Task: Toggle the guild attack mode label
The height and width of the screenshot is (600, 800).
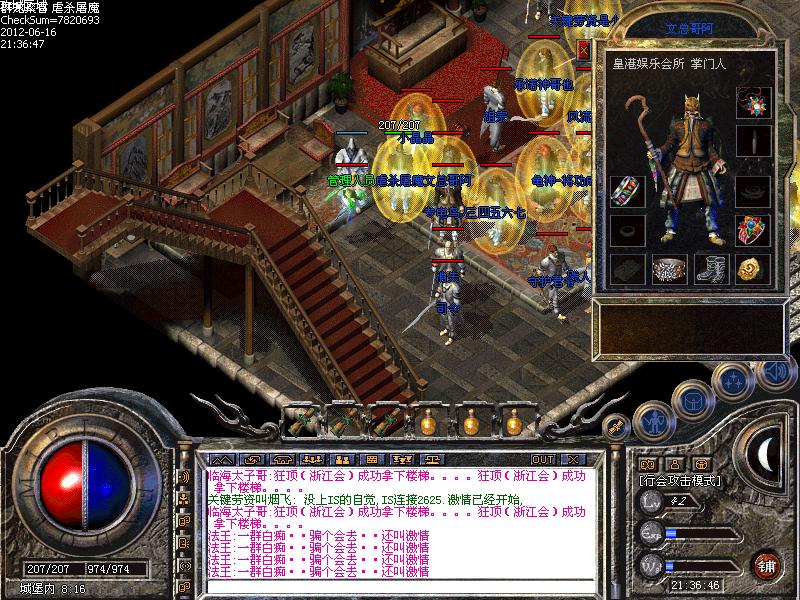Action: 680,480
